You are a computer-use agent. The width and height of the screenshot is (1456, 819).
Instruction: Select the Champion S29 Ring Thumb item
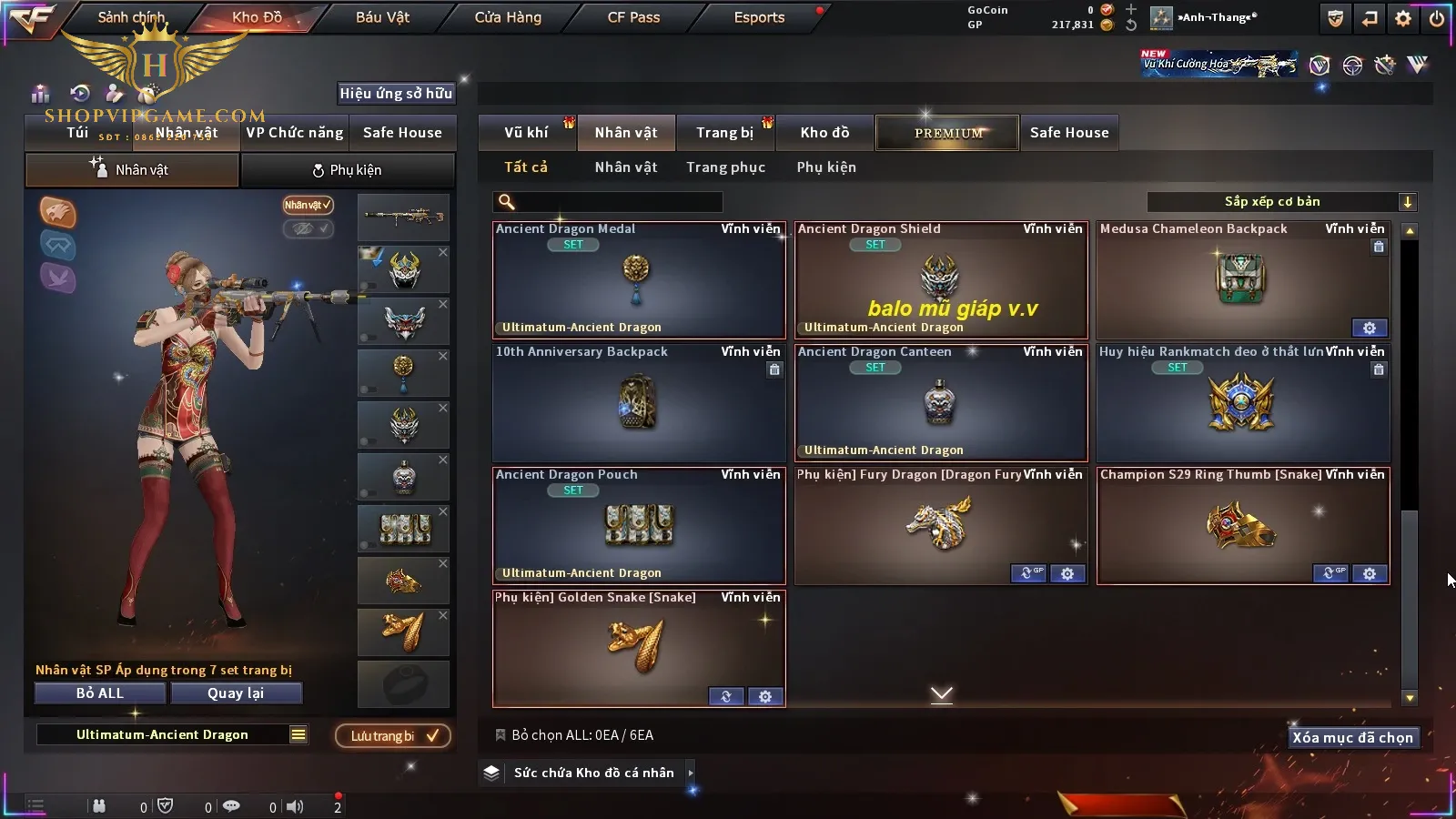[1242, 526]
